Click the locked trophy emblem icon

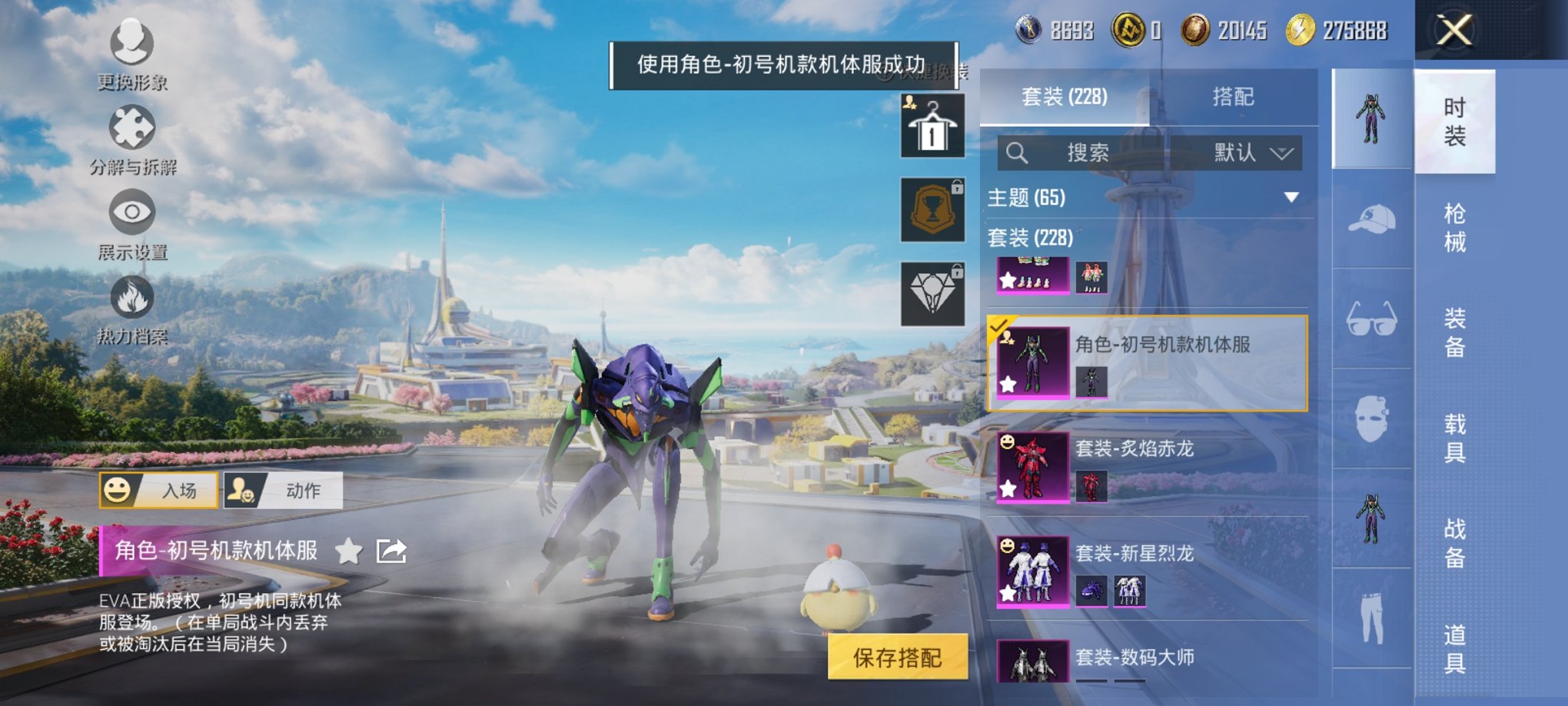click(931, 210)
